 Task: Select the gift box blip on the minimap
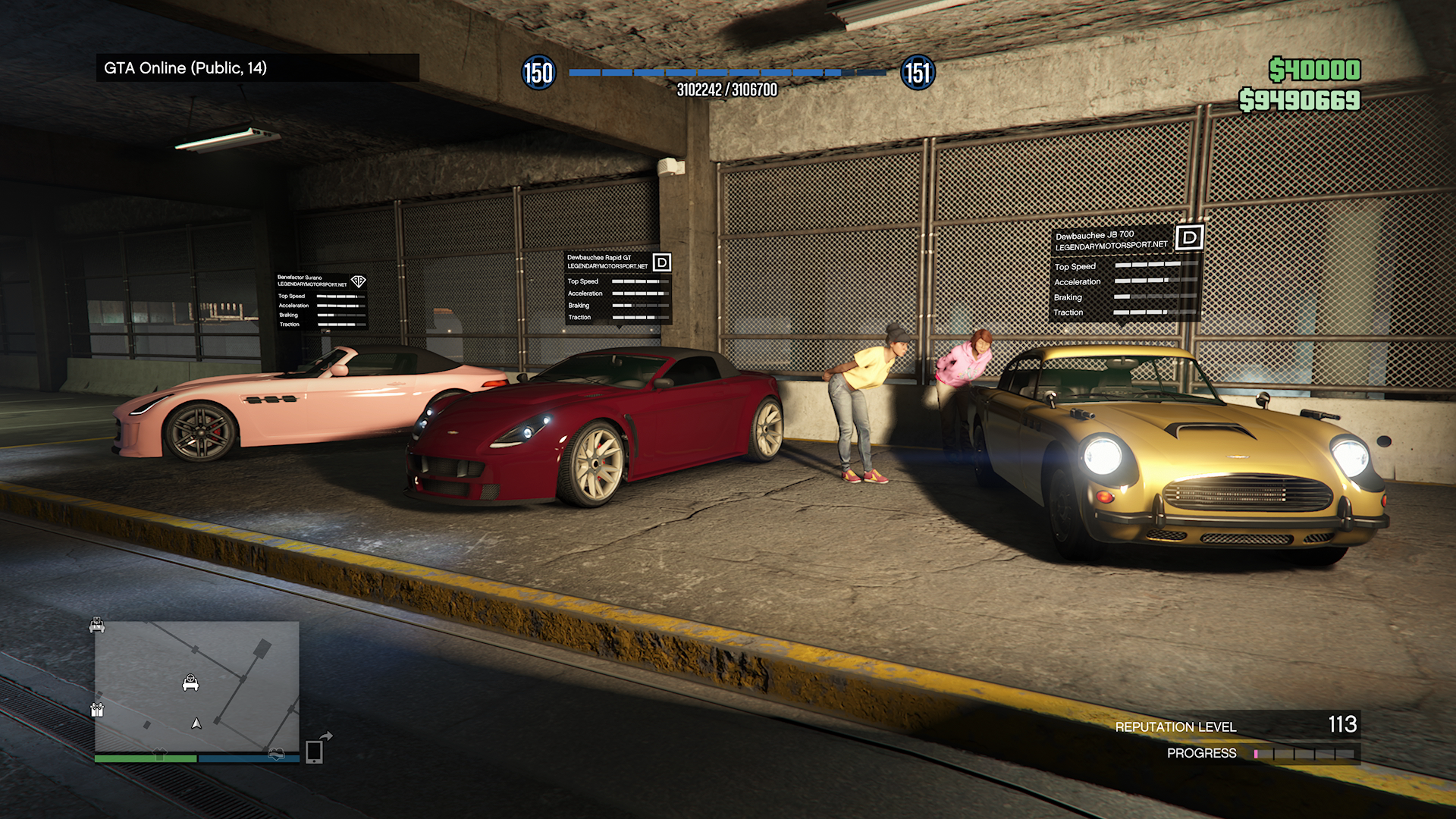click(97, 710)
